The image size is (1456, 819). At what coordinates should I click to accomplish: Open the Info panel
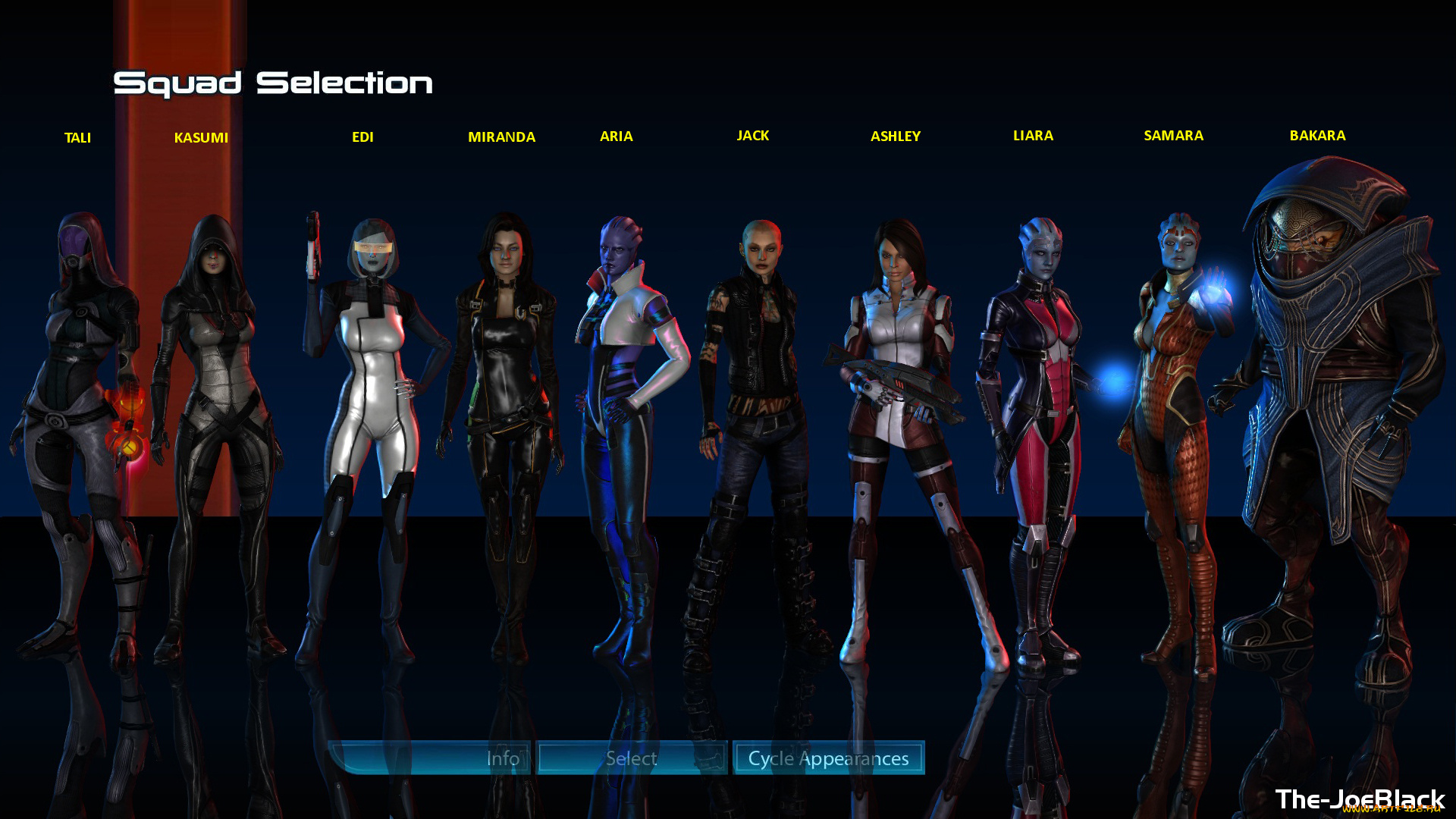click(503, 758)
